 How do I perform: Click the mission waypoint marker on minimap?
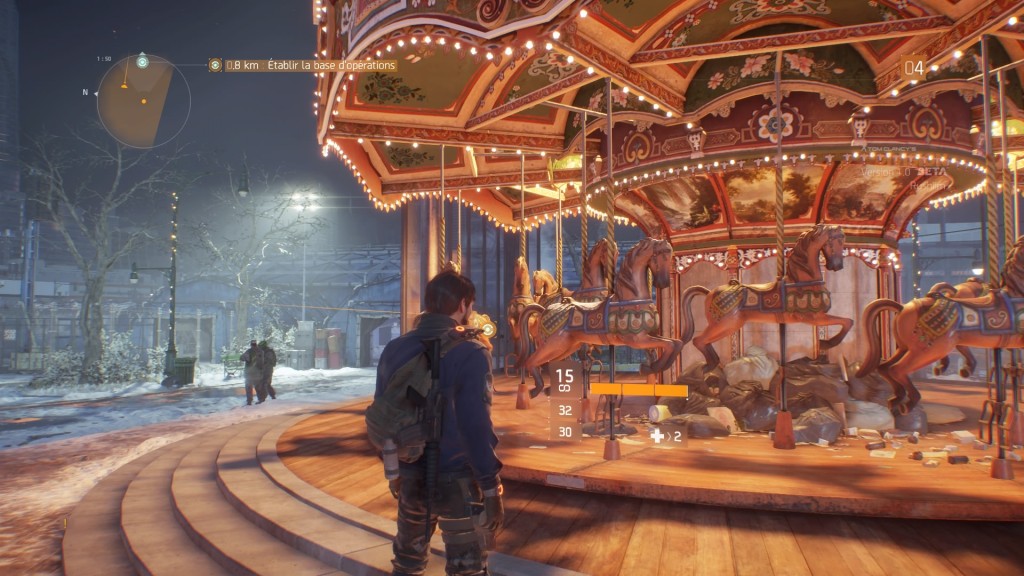[142, 62]
